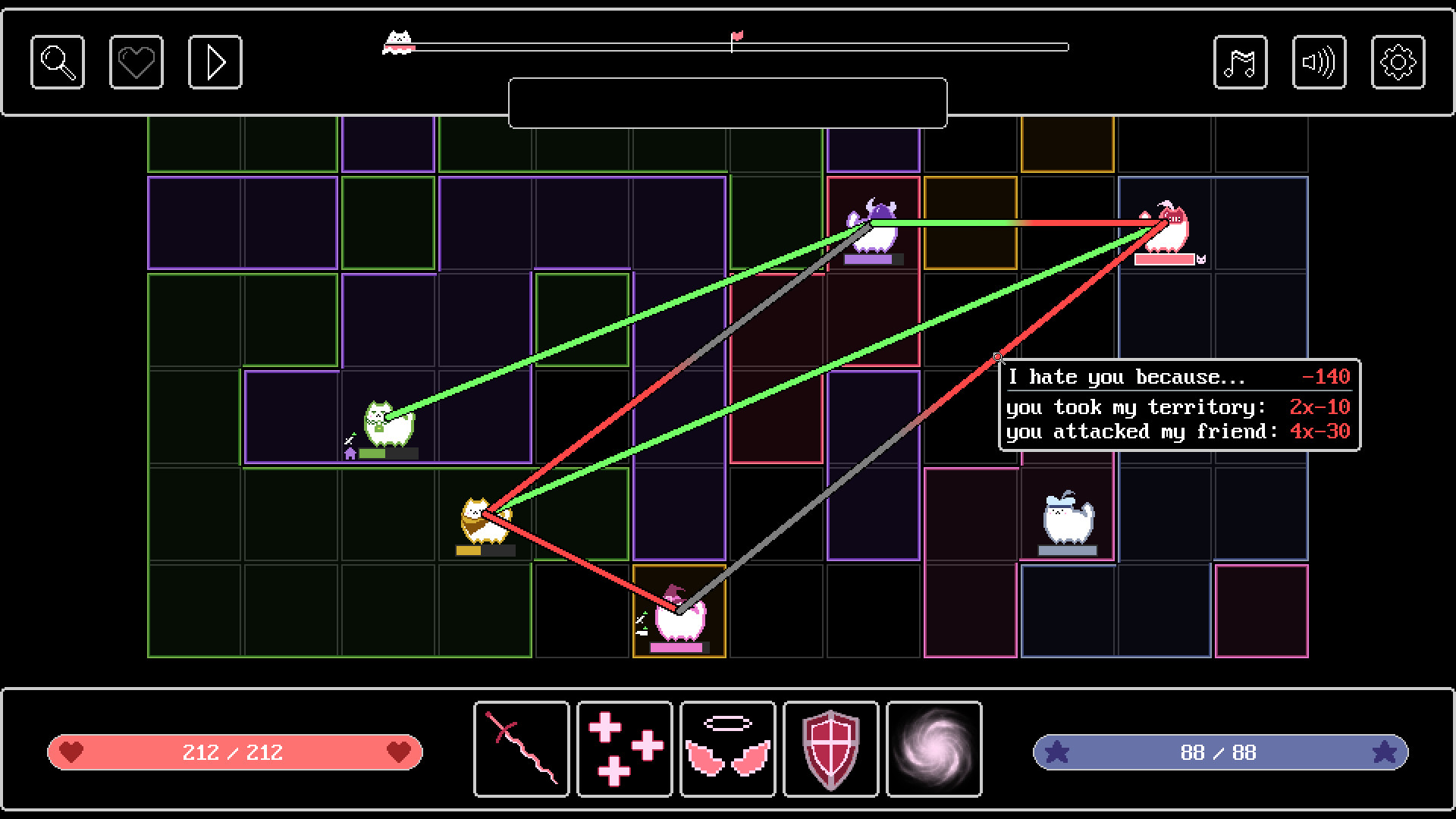The image size is (1456, 819).
Task: Activate the angel wings ability
Action: point(727,751)
